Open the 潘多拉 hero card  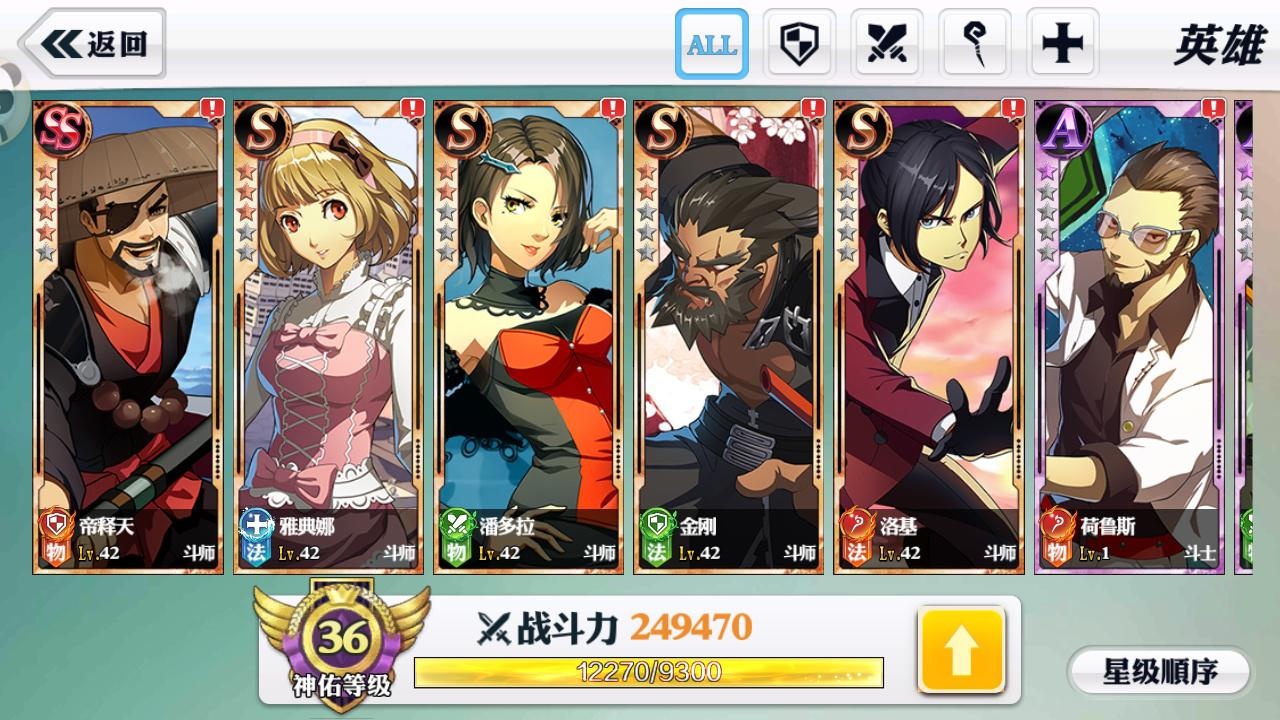pyautogui.click(x=528, y=336)
